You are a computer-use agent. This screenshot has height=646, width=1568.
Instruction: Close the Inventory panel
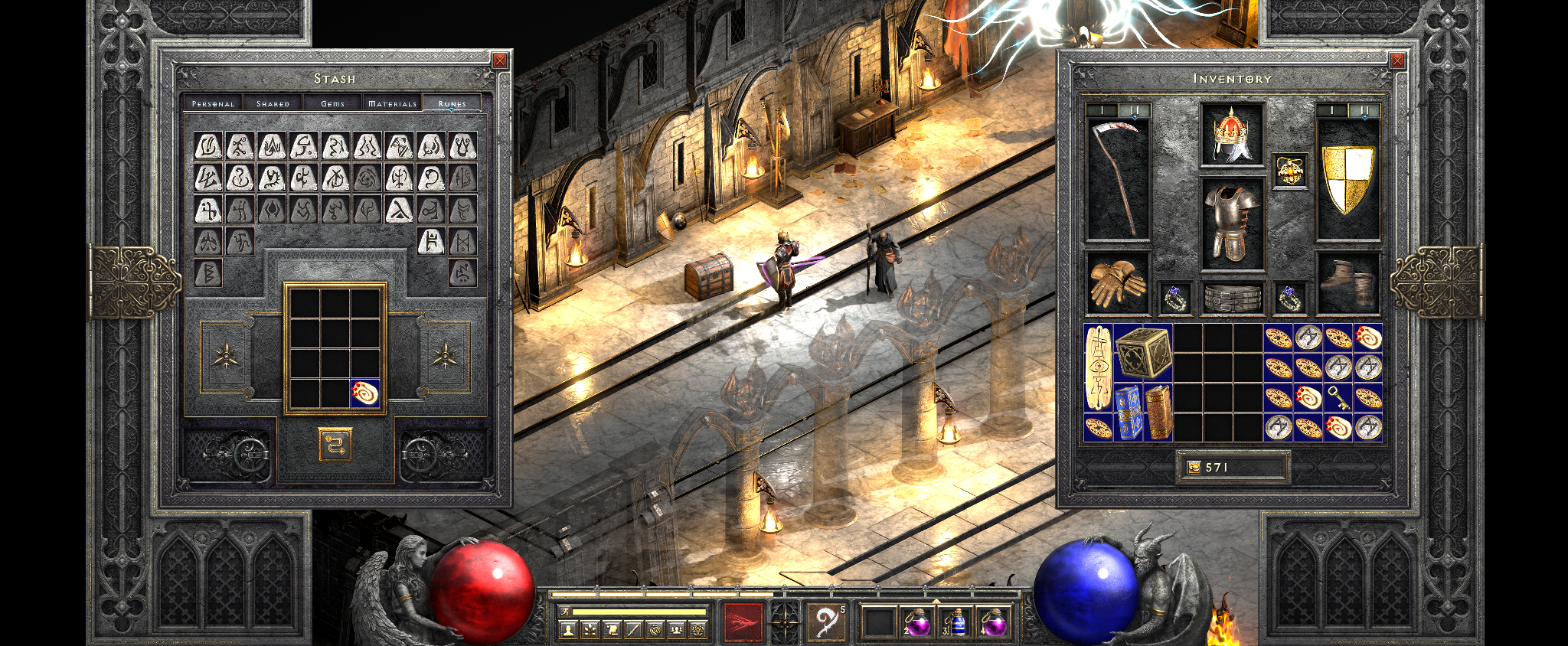click(1397, 60)
